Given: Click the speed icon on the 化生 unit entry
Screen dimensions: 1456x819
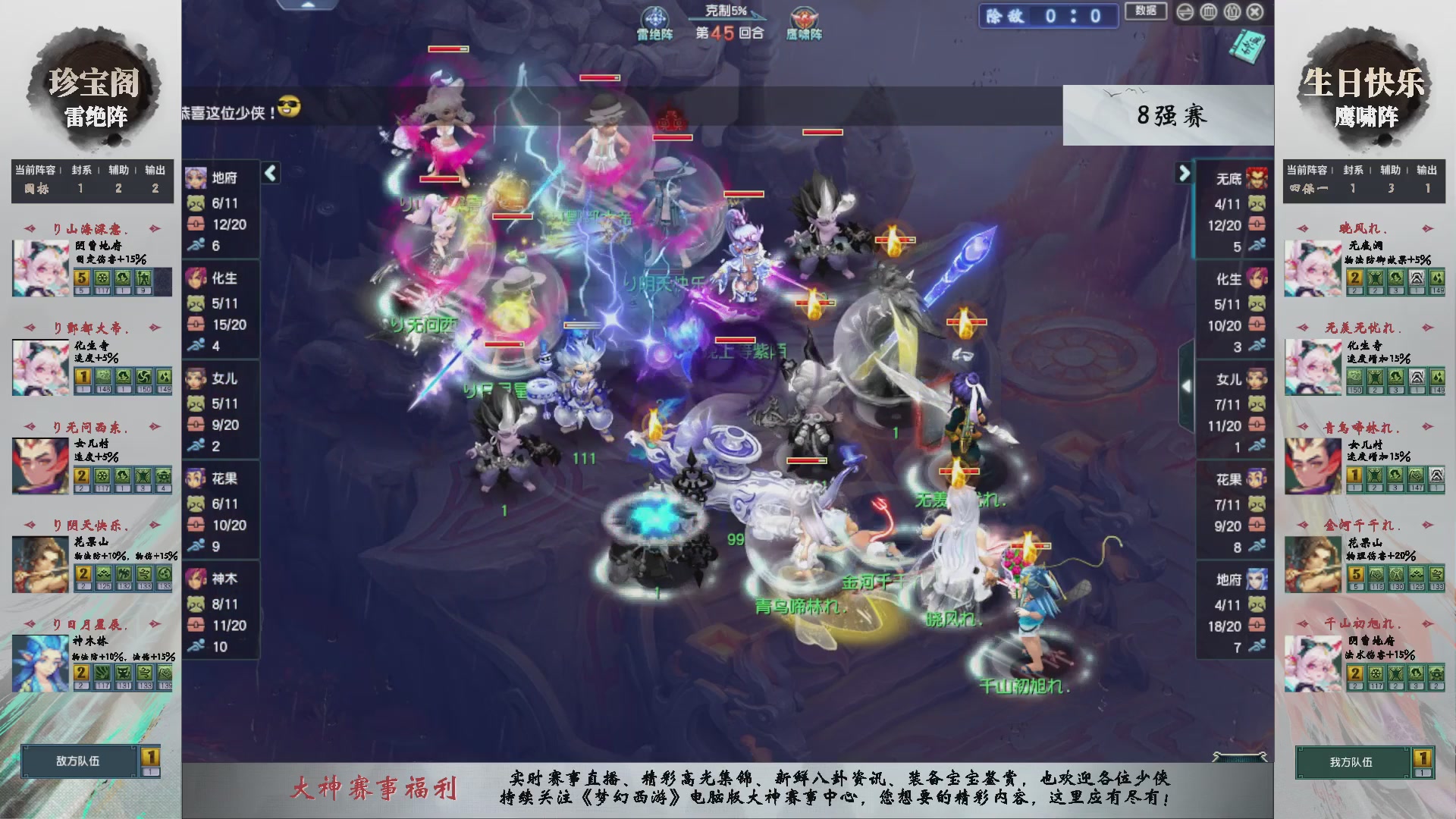Looking at the screenshot, I should tap(196, 346).
